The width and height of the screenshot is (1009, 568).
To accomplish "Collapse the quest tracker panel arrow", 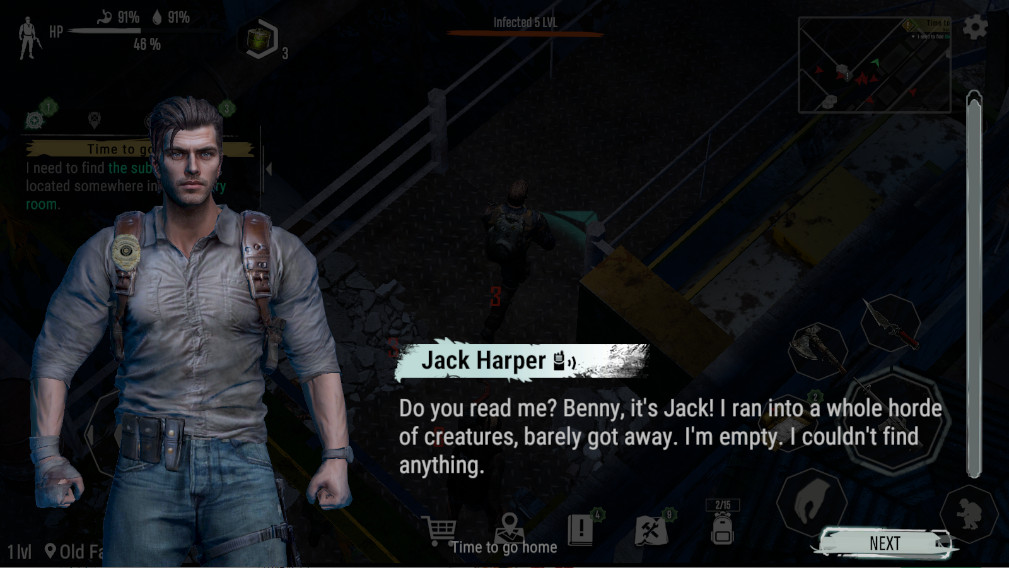I will point(268,169).
